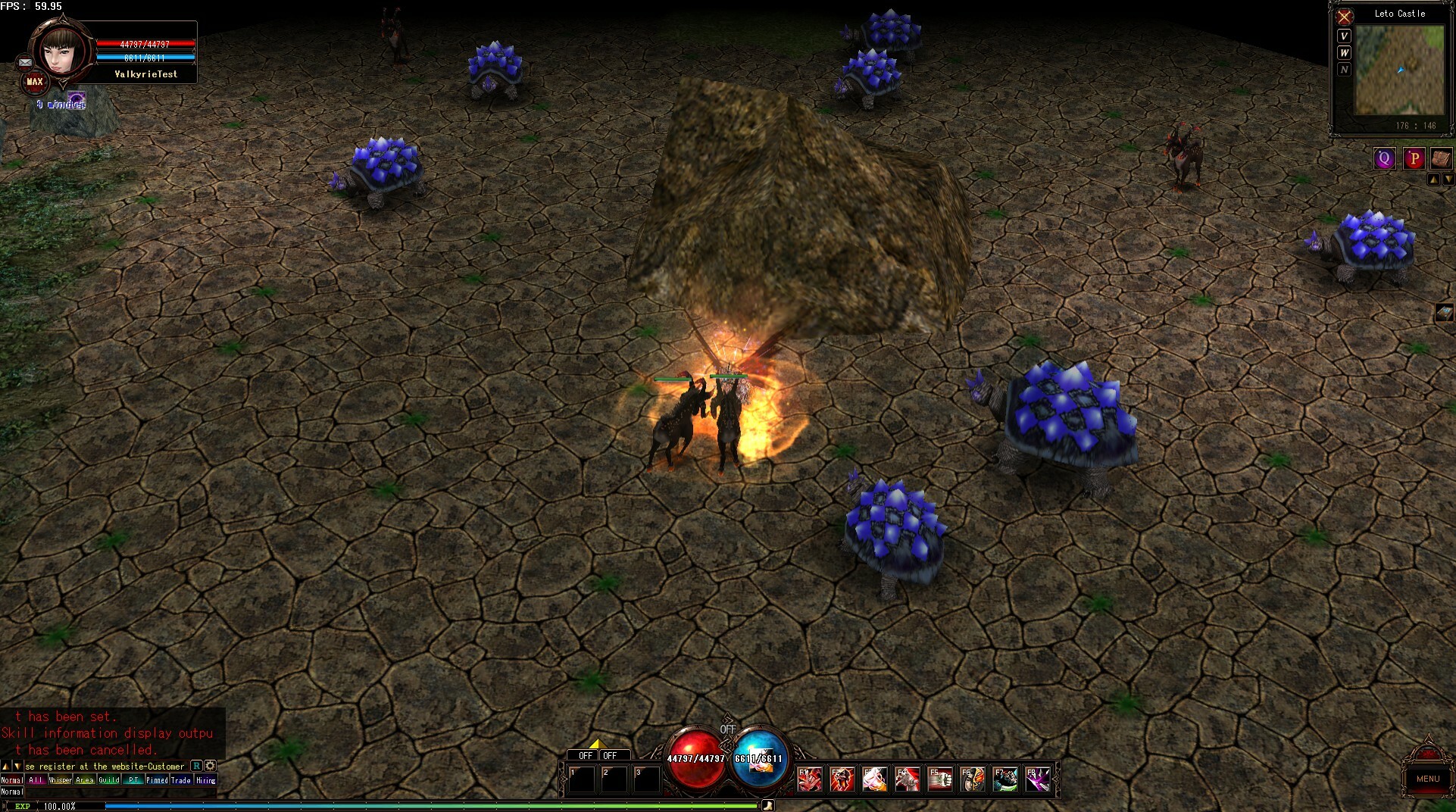Activate the F5 punch skill

coord(942,779)
